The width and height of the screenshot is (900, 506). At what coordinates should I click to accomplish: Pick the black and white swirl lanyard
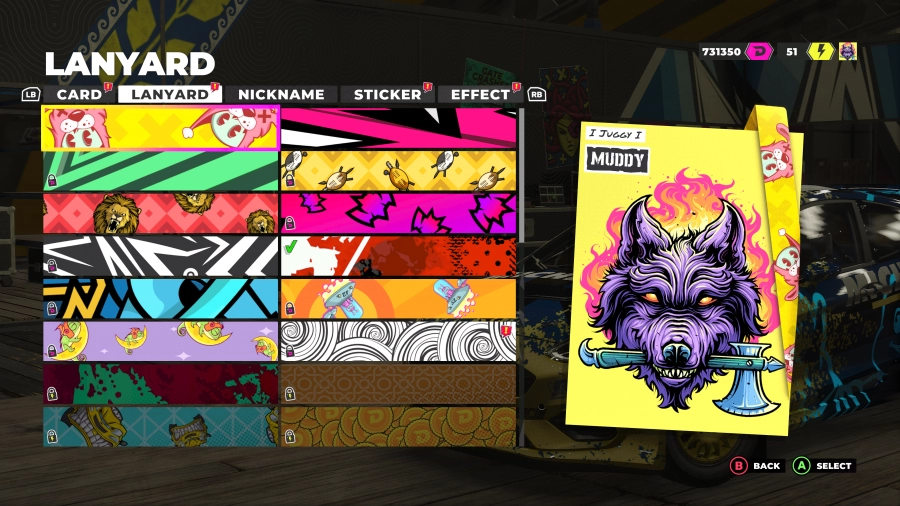coord(398,341)
